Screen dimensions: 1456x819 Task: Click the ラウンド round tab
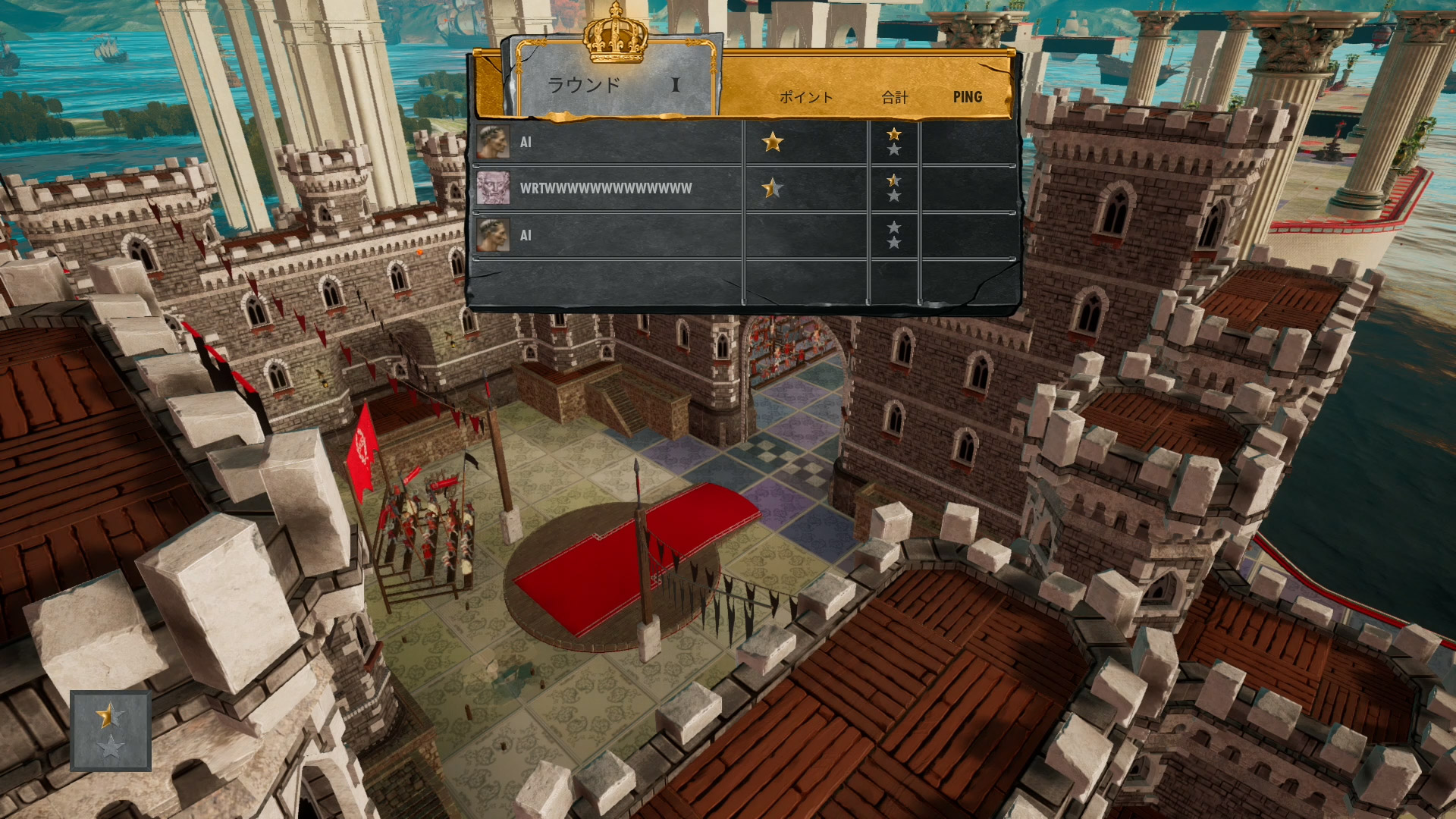pyautogui.click(x=614, y=83)
